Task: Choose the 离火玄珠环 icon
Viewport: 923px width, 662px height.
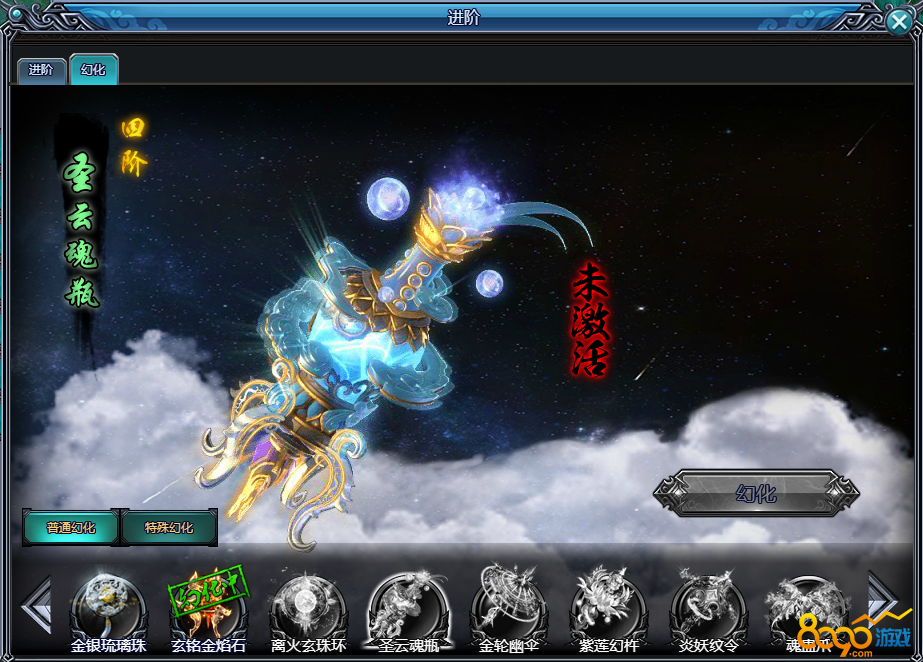Action: (308, 604)
